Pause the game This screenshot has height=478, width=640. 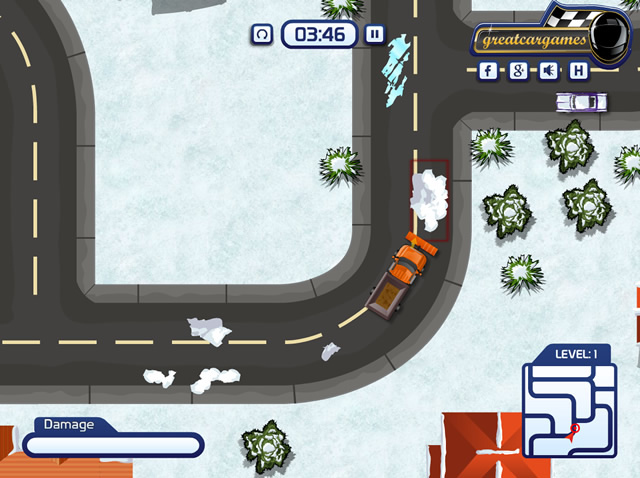click(x=374, y=35)
